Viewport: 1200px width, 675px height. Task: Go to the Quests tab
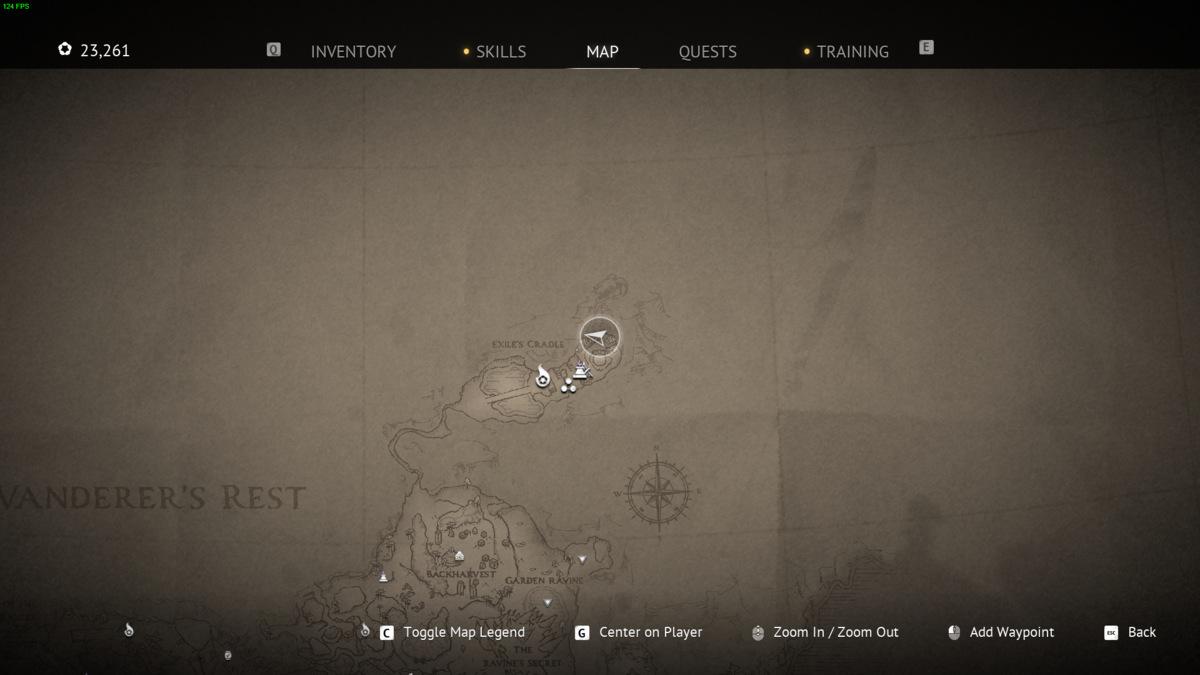[x=707, y=52]
